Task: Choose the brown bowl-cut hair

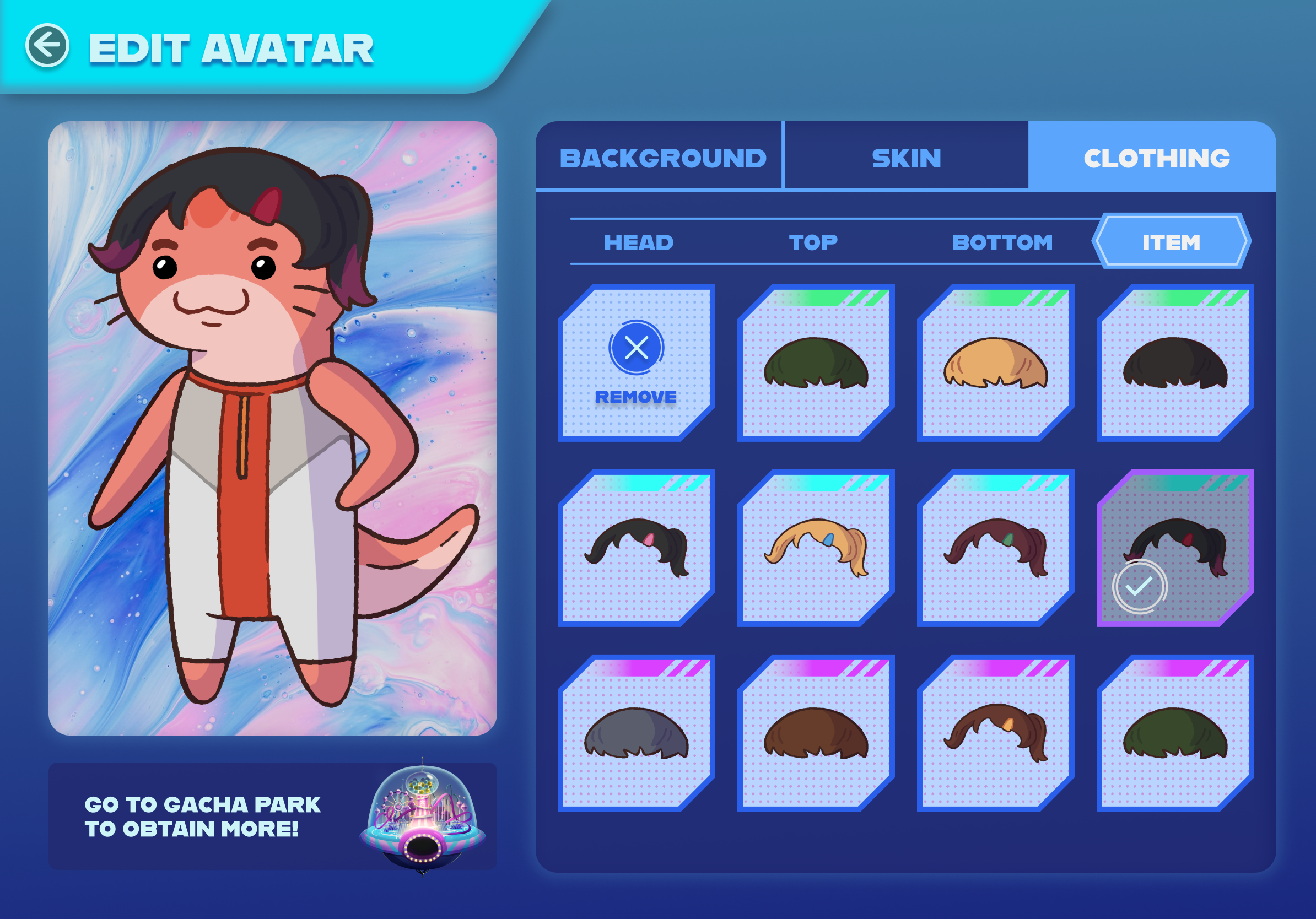Action: click(x=816, y=733)
